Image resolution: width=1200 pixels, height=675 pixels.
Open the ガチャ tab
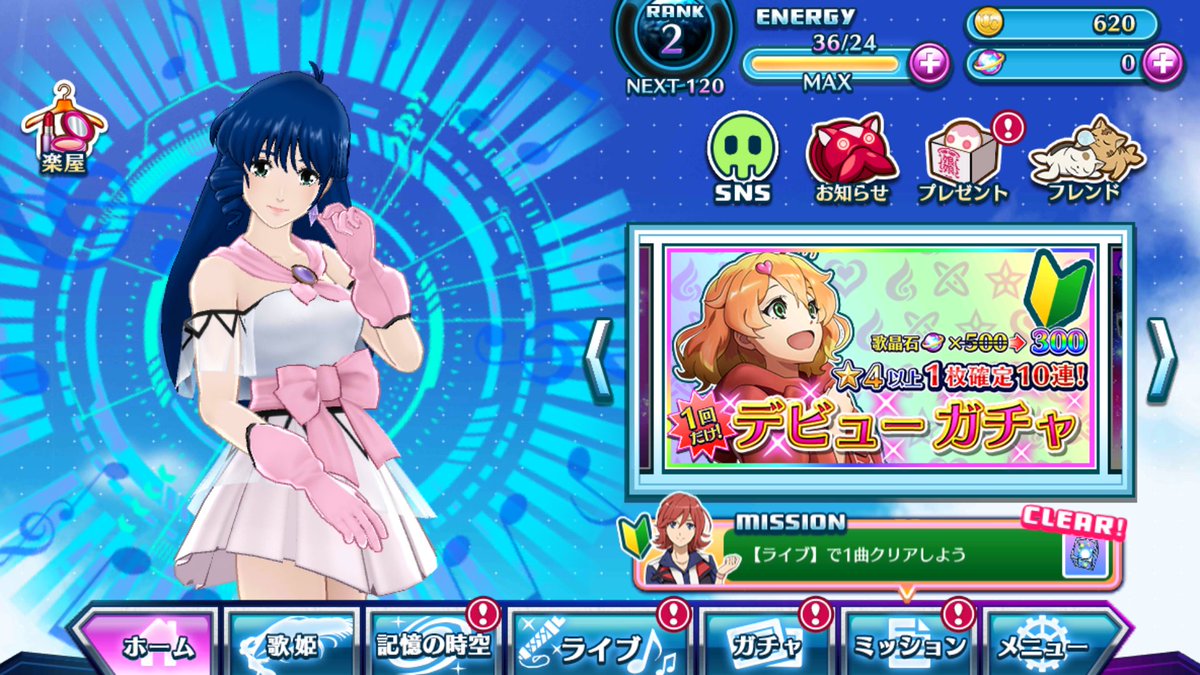click(x=766, y=646)
